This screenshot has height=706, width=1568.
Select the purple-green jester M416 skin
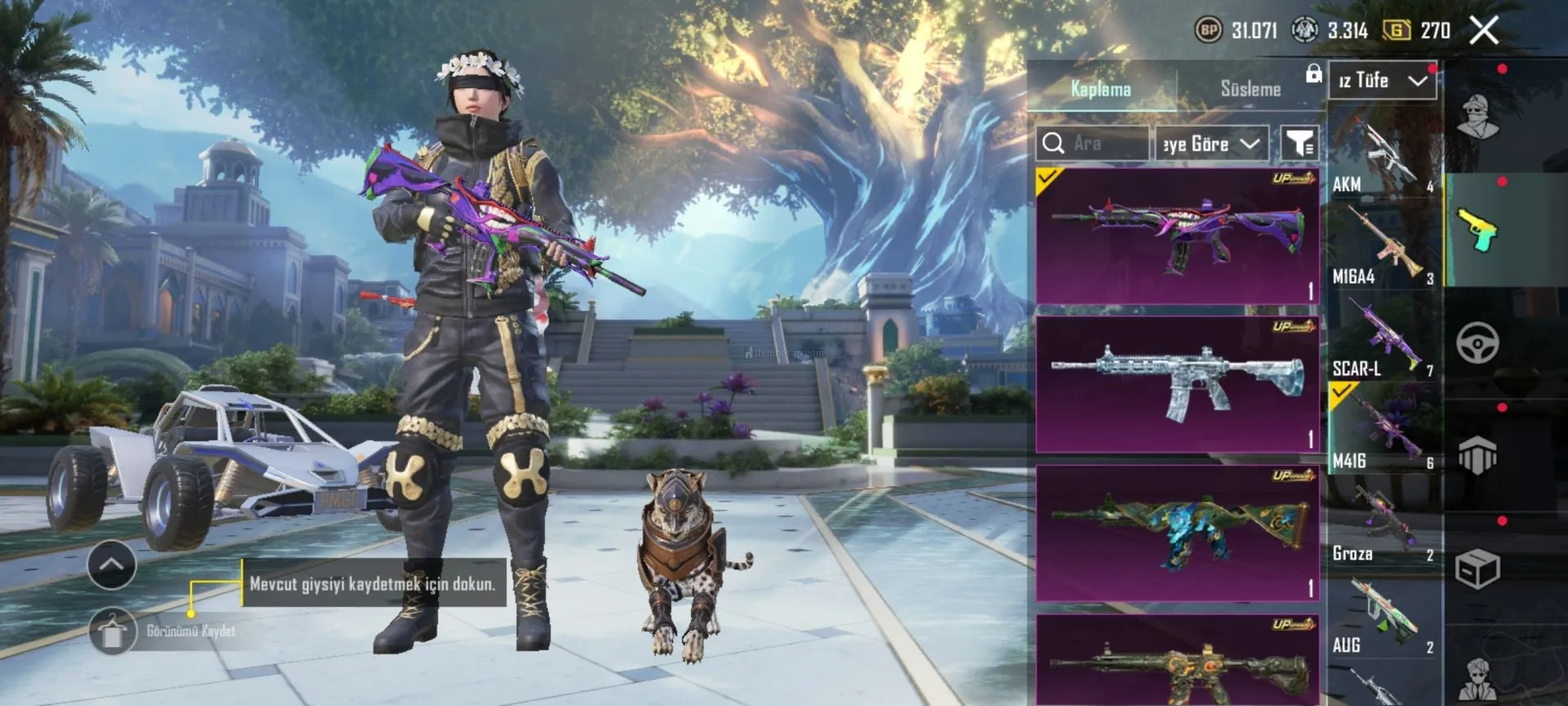pos(1177,235)
